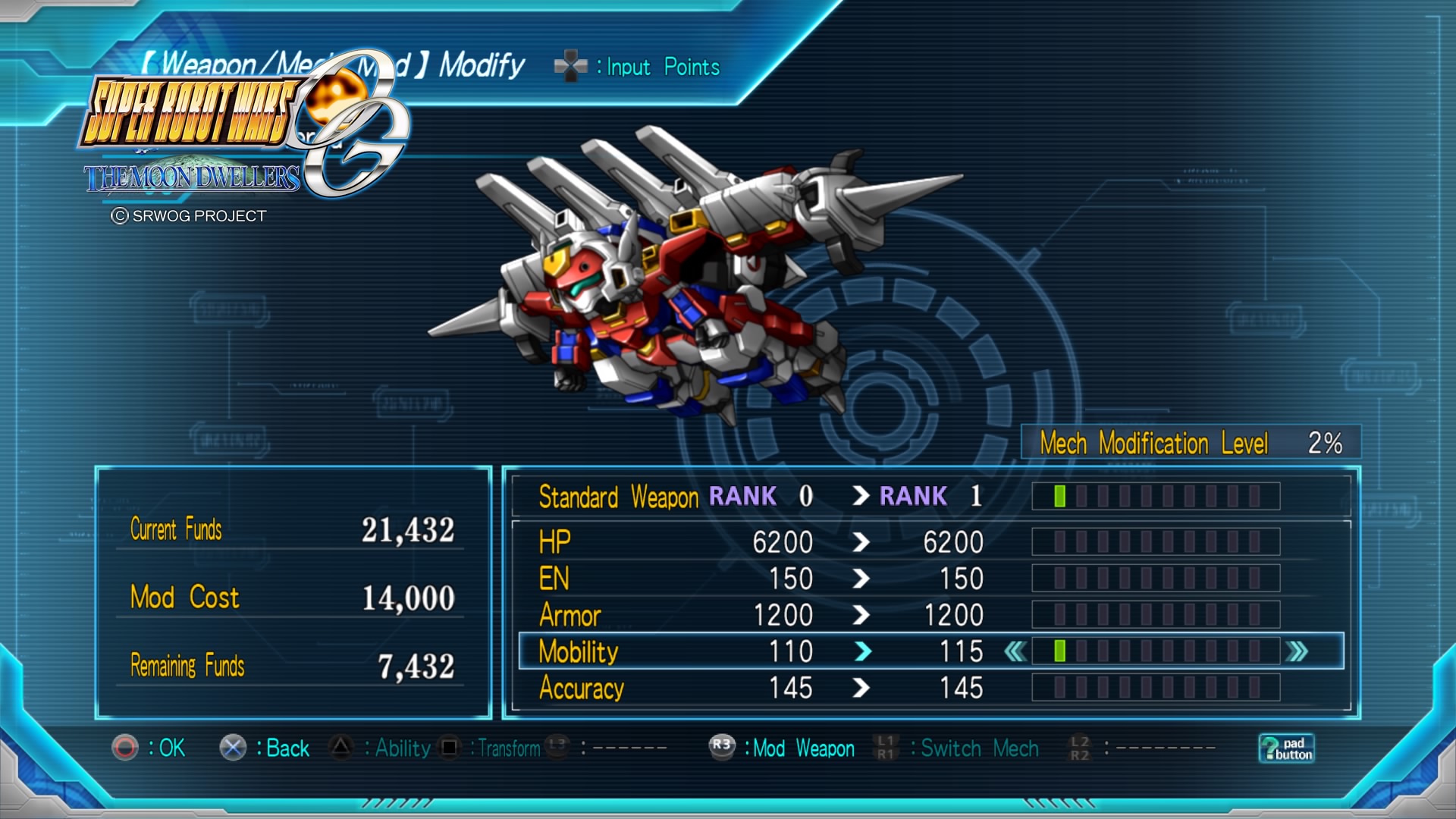Decrease Mobility with the left double arrow

tap(1015, 651)
